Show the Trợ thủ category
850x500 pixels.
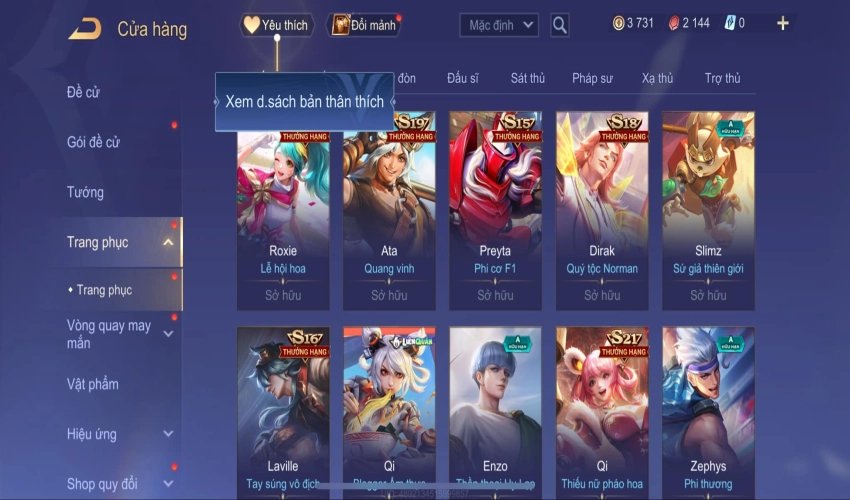coord(722,78)
